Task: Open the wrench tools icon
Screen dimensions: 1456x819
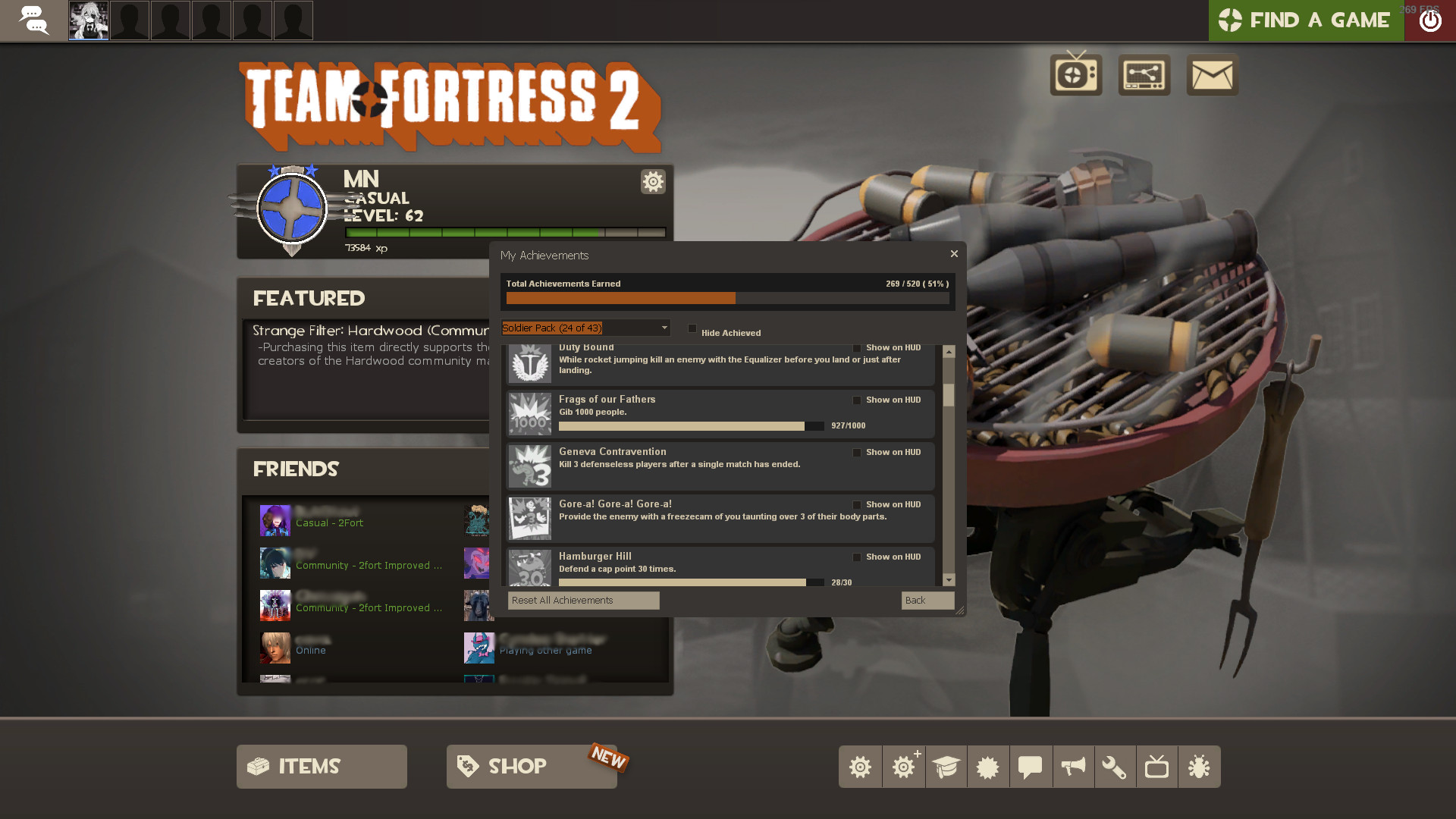Action: tap(1116, 767)
